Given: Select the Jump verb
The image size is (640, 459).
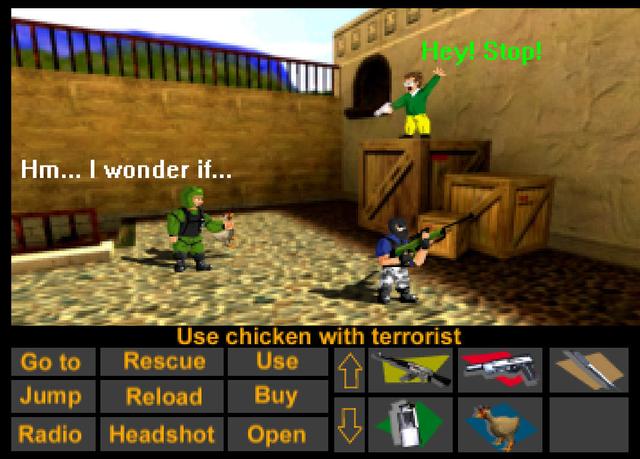Looking at the screenshot, I should tap(50, 396).
